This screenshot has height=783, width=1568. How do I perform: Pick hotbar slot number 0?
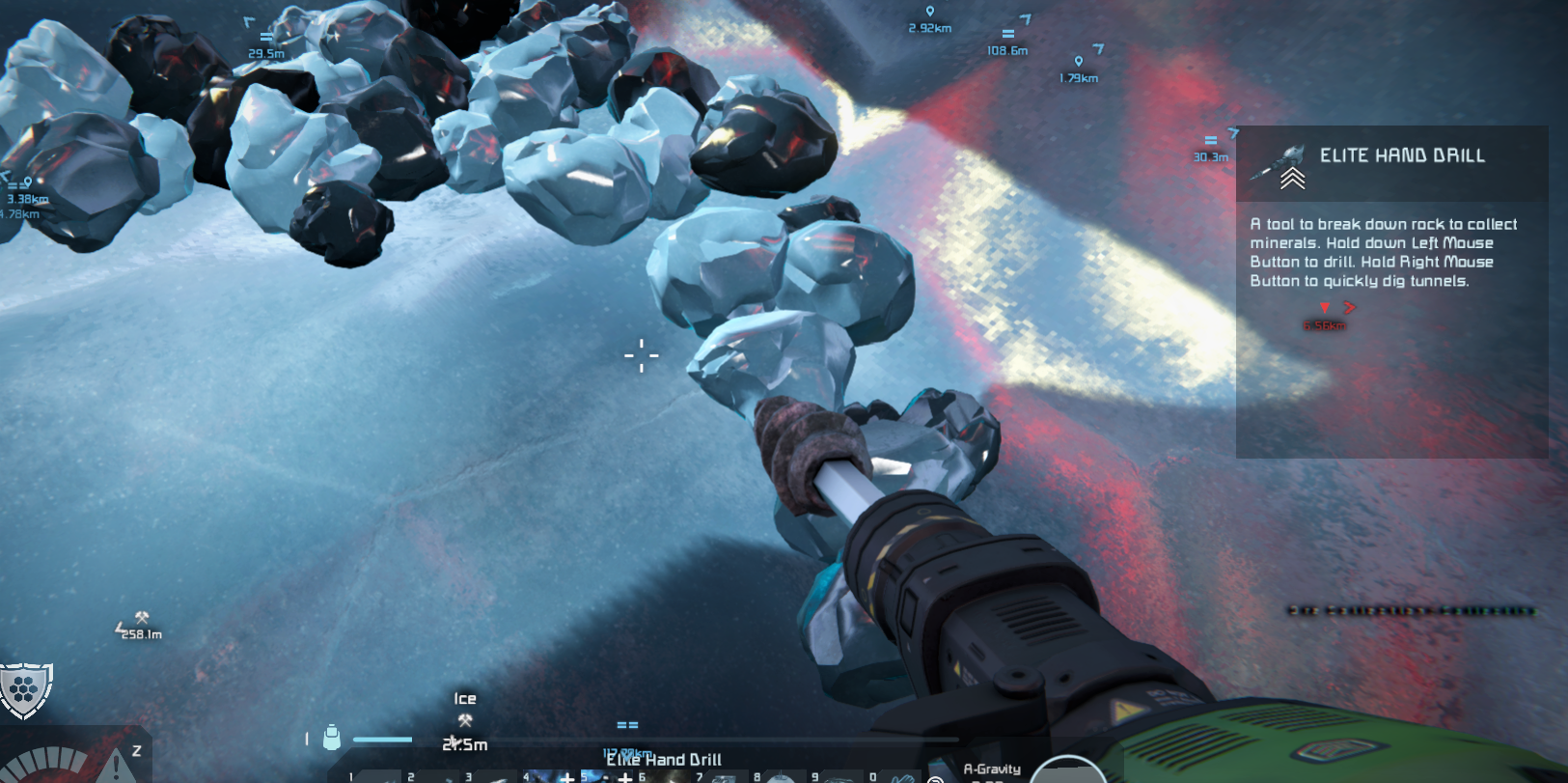tap(897, 777)
